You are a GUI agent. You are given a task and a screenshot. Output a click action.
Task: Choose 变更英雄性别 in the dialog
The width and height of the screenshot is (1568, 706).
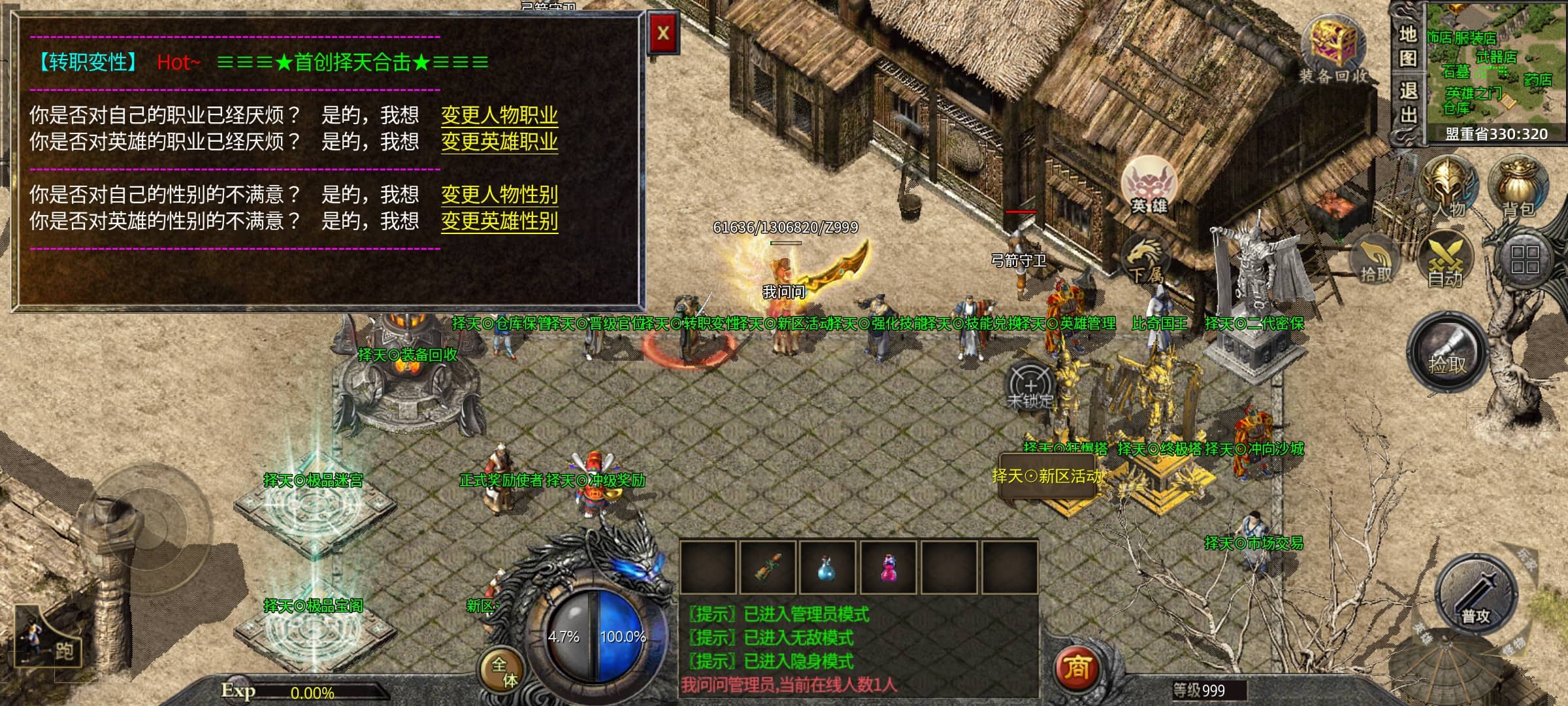coord(499,221)
